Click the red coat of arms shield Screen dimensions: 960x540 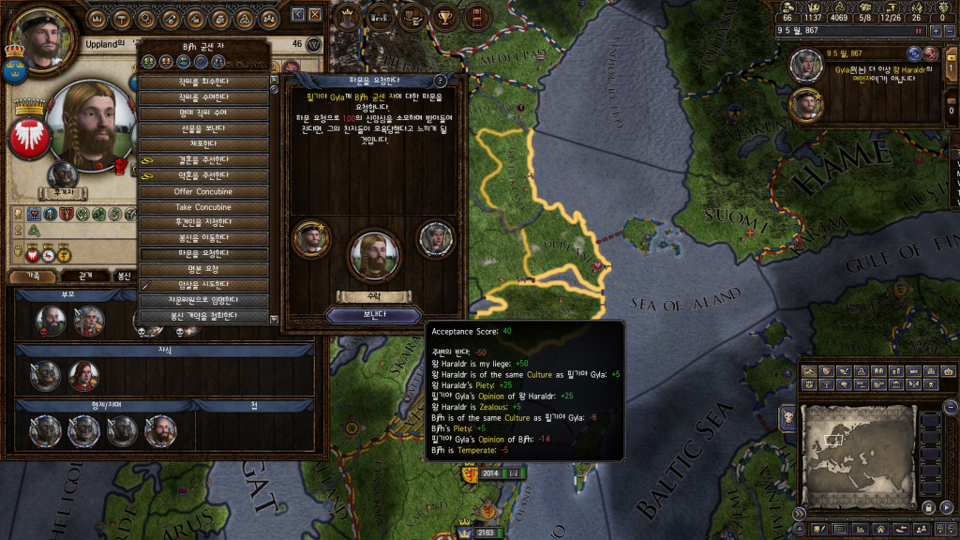(29, 139)
